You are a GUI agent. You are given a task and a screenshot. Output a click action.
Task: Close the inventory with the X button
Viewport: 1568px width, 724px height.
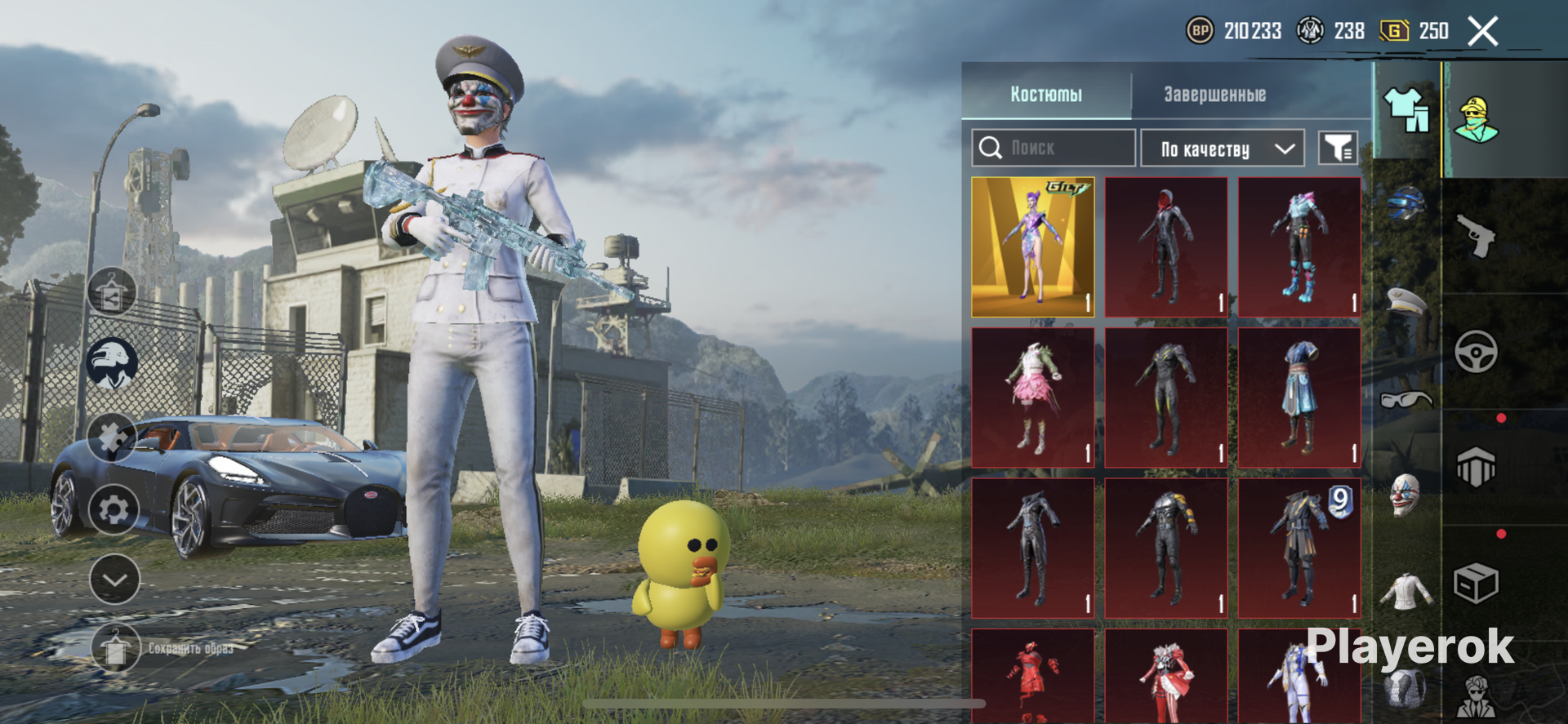point(1482,32)
